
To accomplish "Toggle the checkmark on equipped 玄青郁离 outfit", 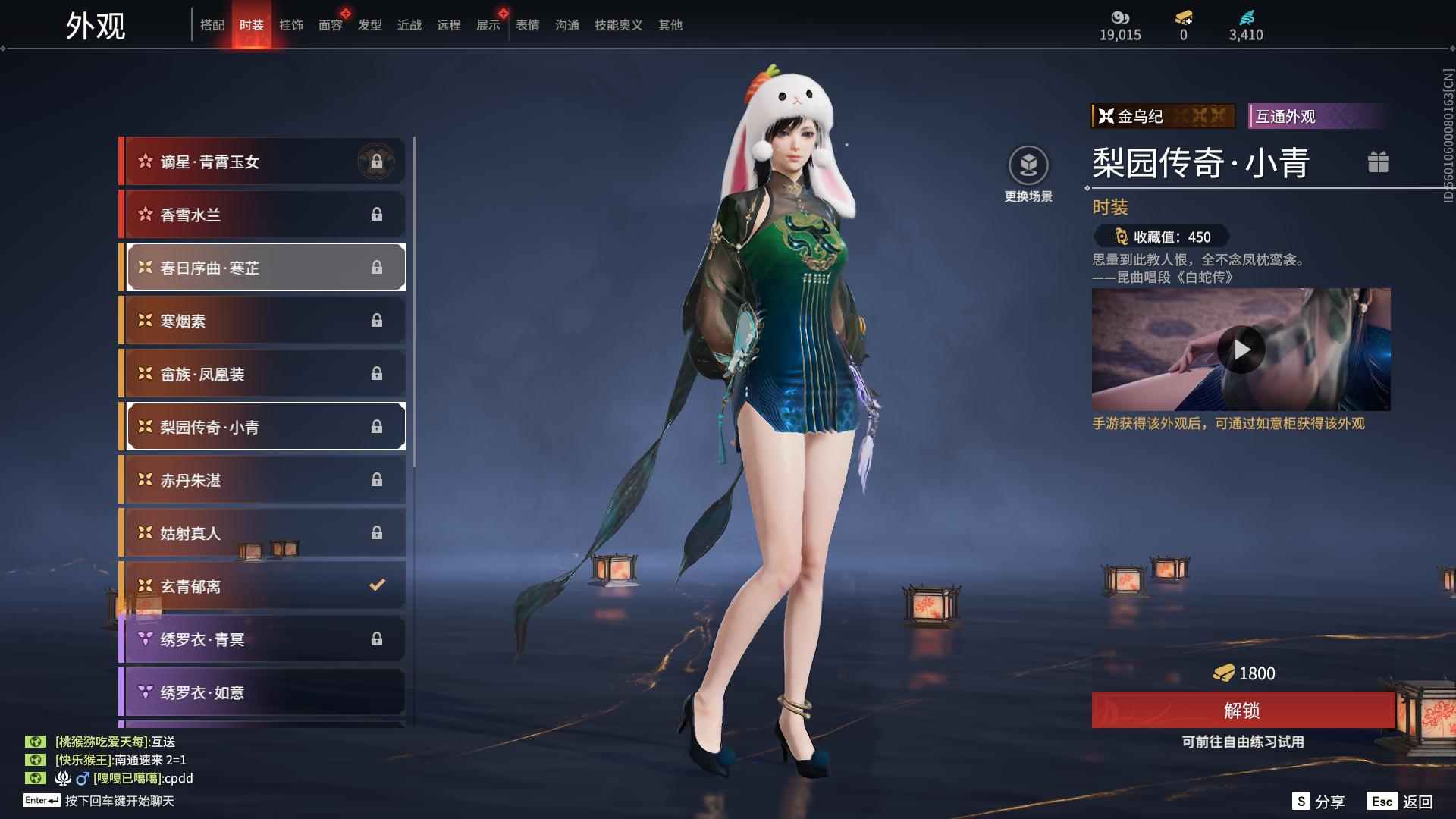I will 375,585.
